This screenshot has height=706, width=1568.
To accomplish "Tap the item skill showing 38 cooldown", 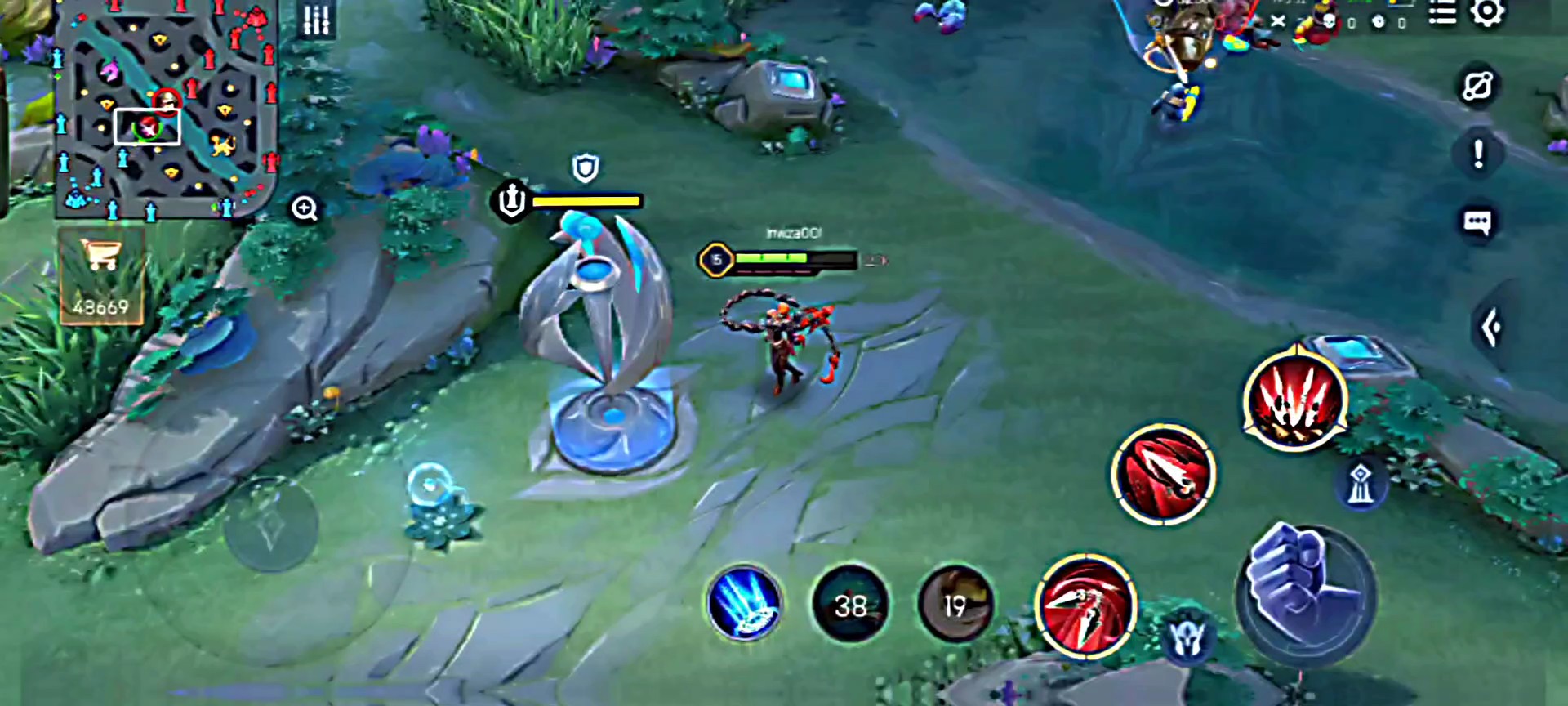I will 850,605.
